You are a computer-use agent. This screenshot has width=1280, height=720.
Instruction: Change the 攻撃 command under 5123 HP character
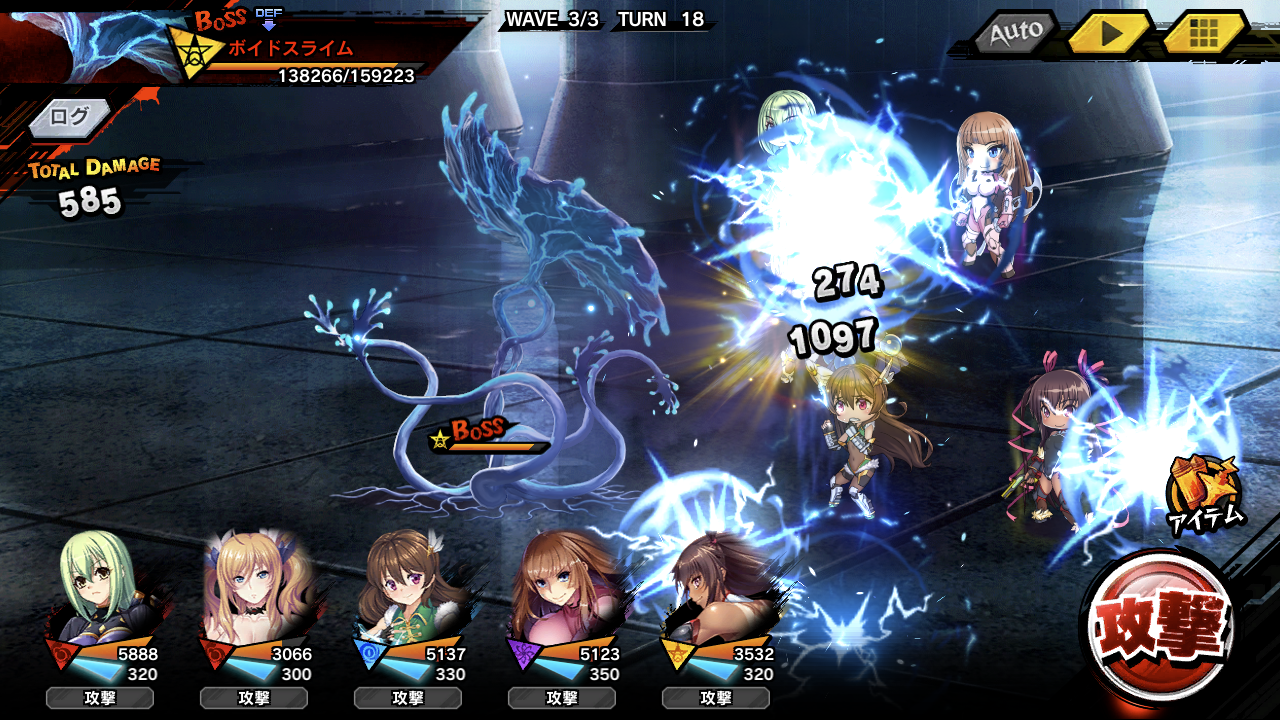pos(562,698)
